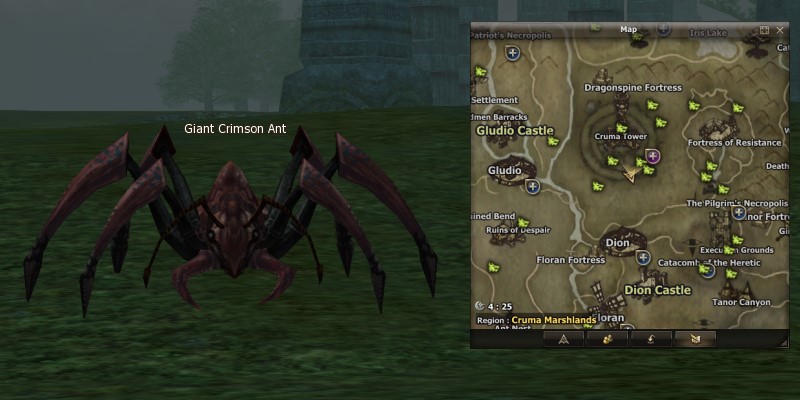Maximize the Map window
The height and width of the screenshot is (400, 800).
tap(765, 30)
